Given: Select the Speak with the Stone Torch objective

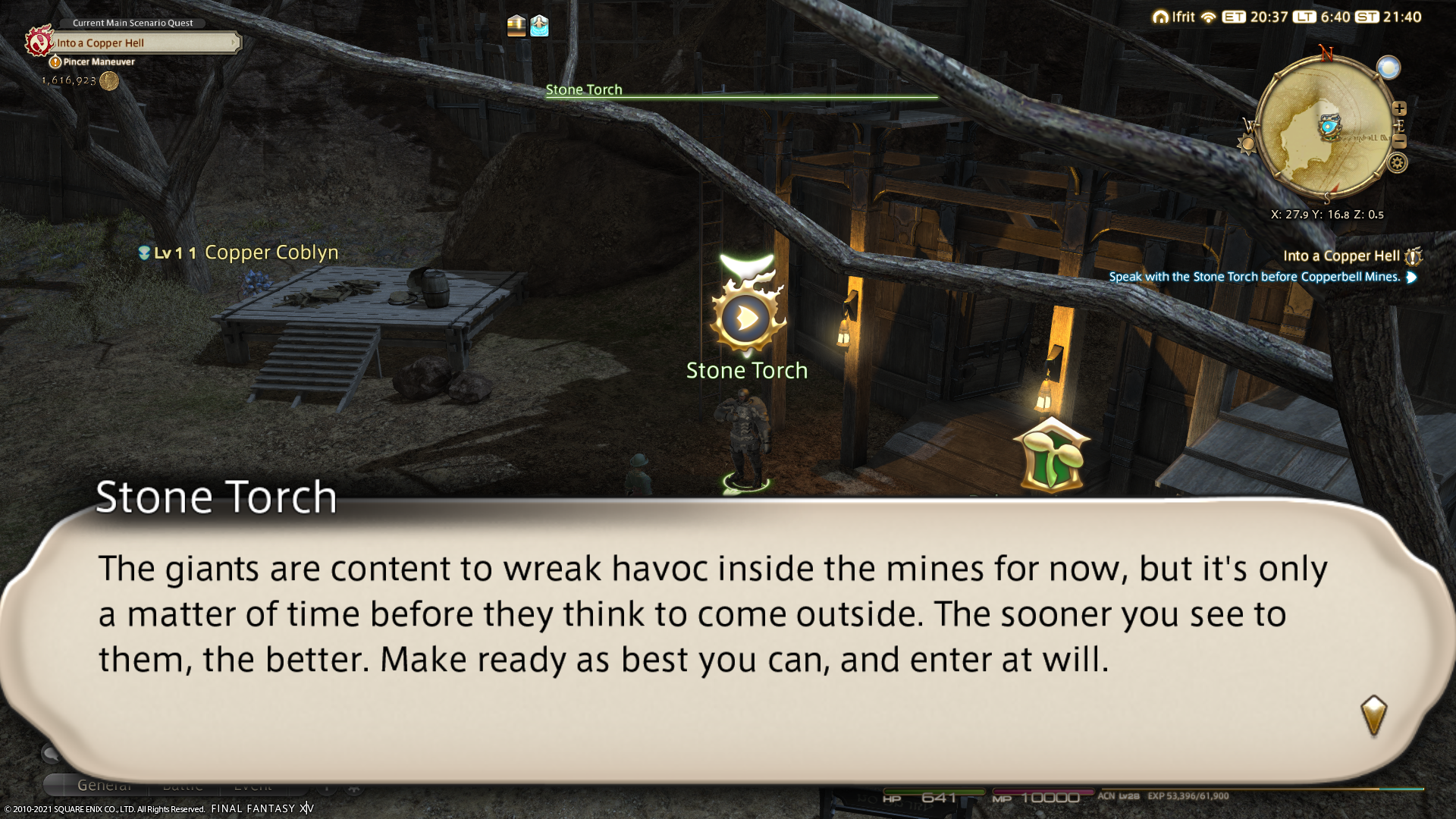Looking at the screenshot, I should click(x=1254, y=277).
